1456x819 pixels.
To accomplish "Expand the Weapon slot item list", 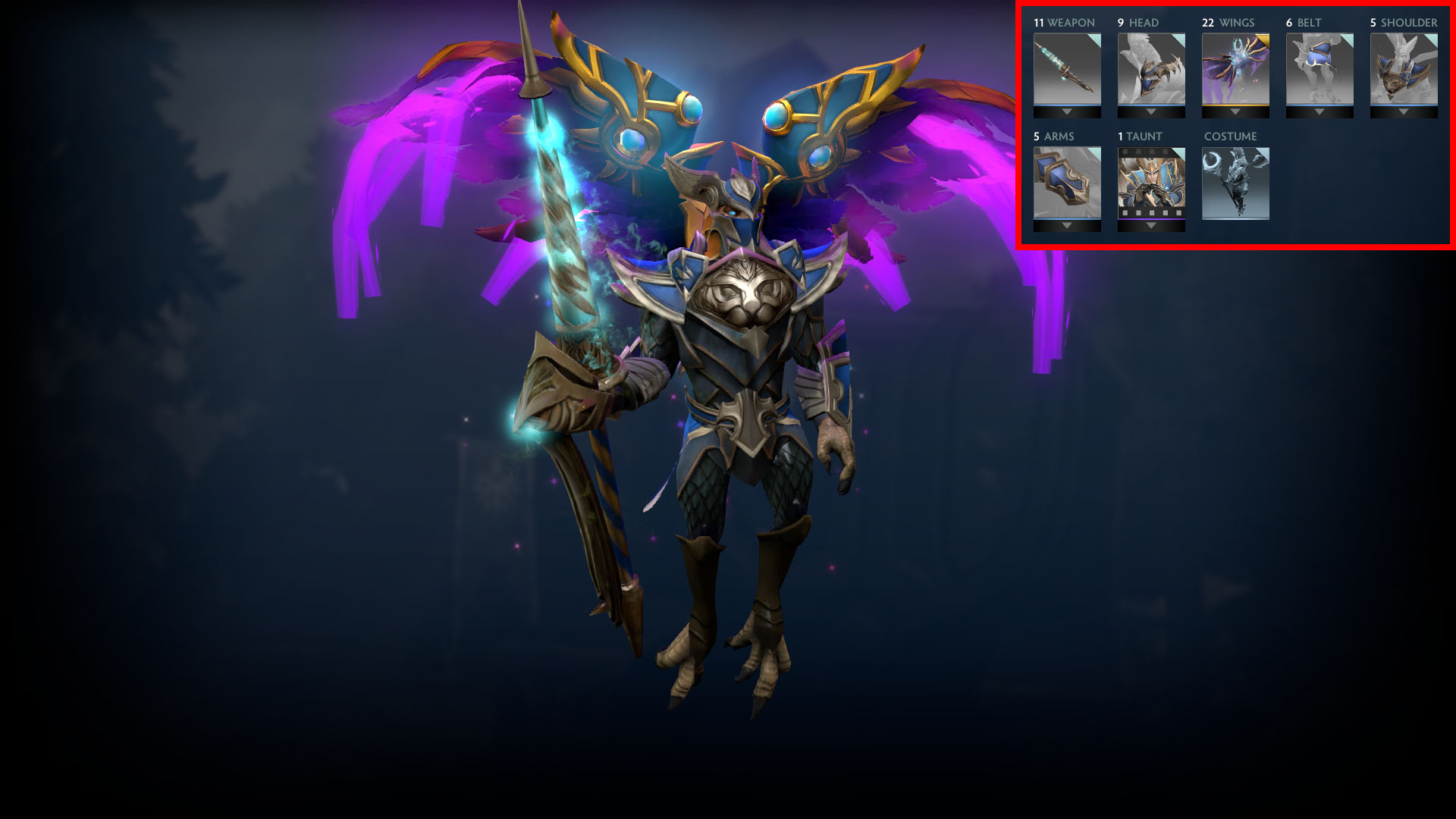I will click(x=1066, y=111).
